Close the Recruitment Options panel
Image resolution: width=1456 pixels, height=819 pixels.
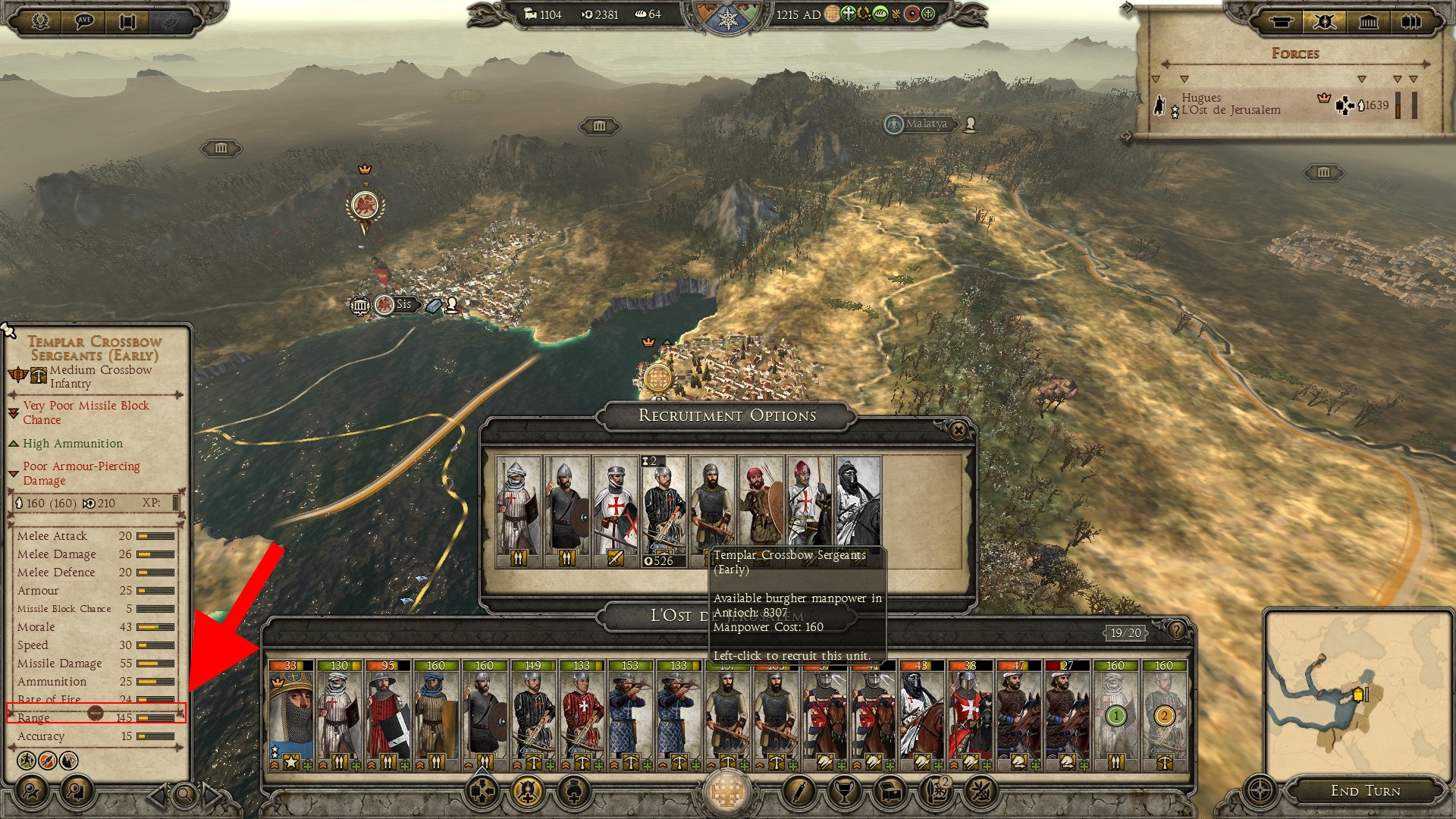[958, 431]
